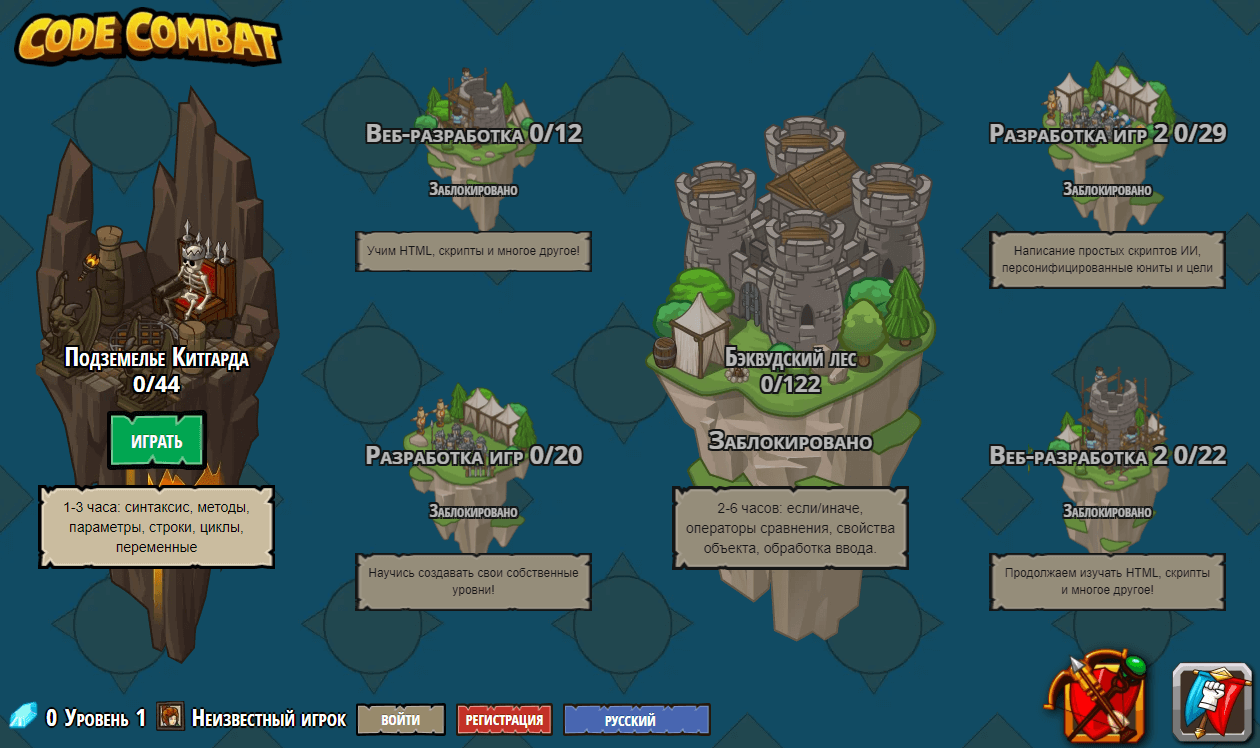Click the CodeCombat logo
This screenshot has height=748, width=1260.
coord(147,37)
